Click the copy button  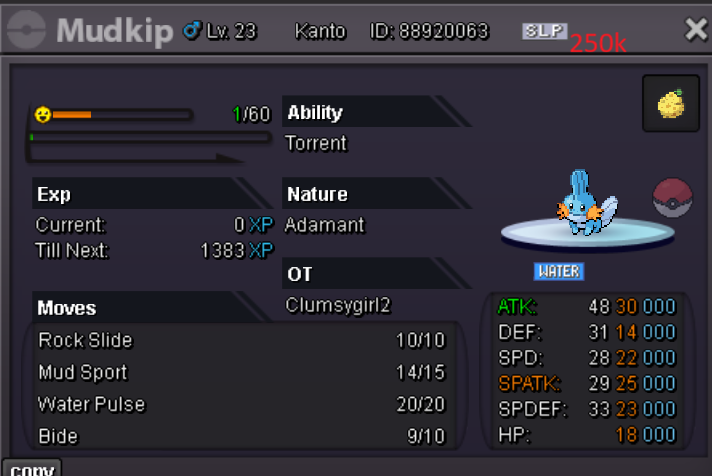point(31,468)
